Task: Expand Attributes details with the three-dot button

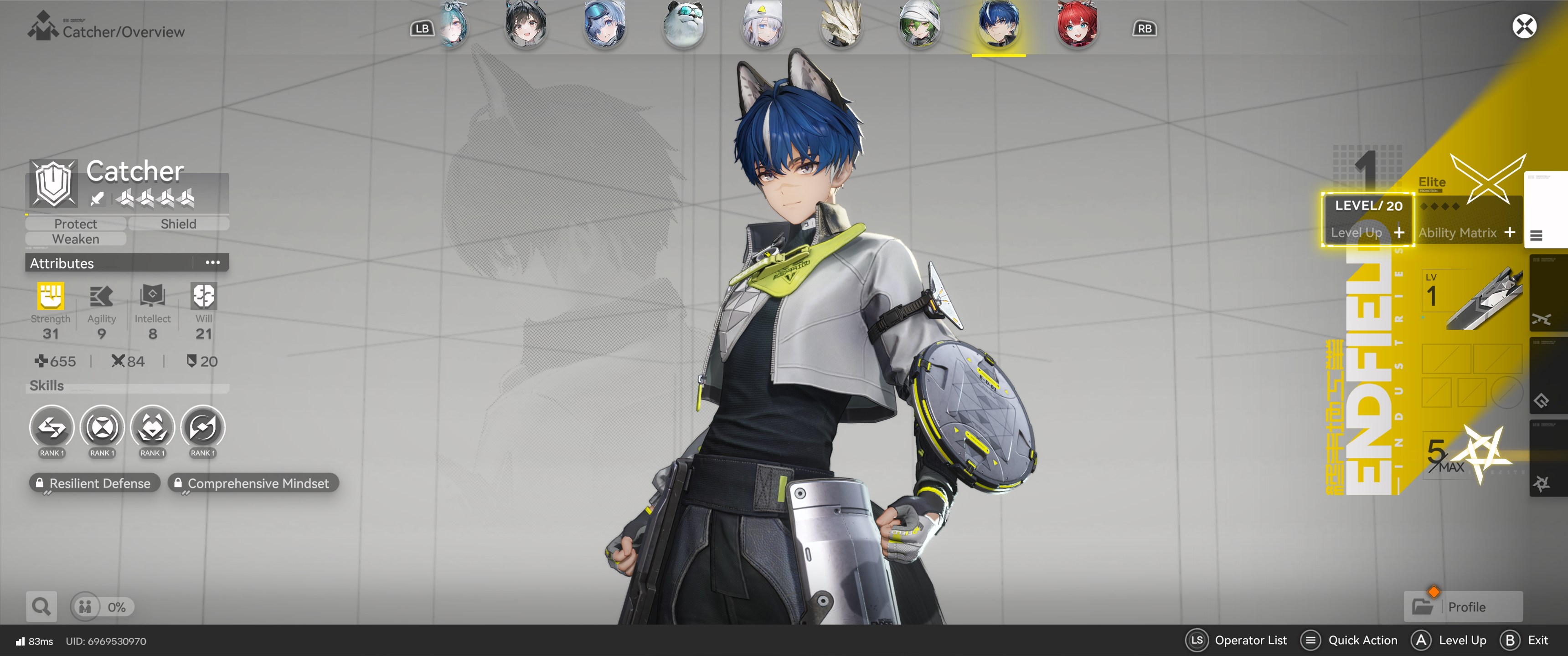Action: pos(212,263)
